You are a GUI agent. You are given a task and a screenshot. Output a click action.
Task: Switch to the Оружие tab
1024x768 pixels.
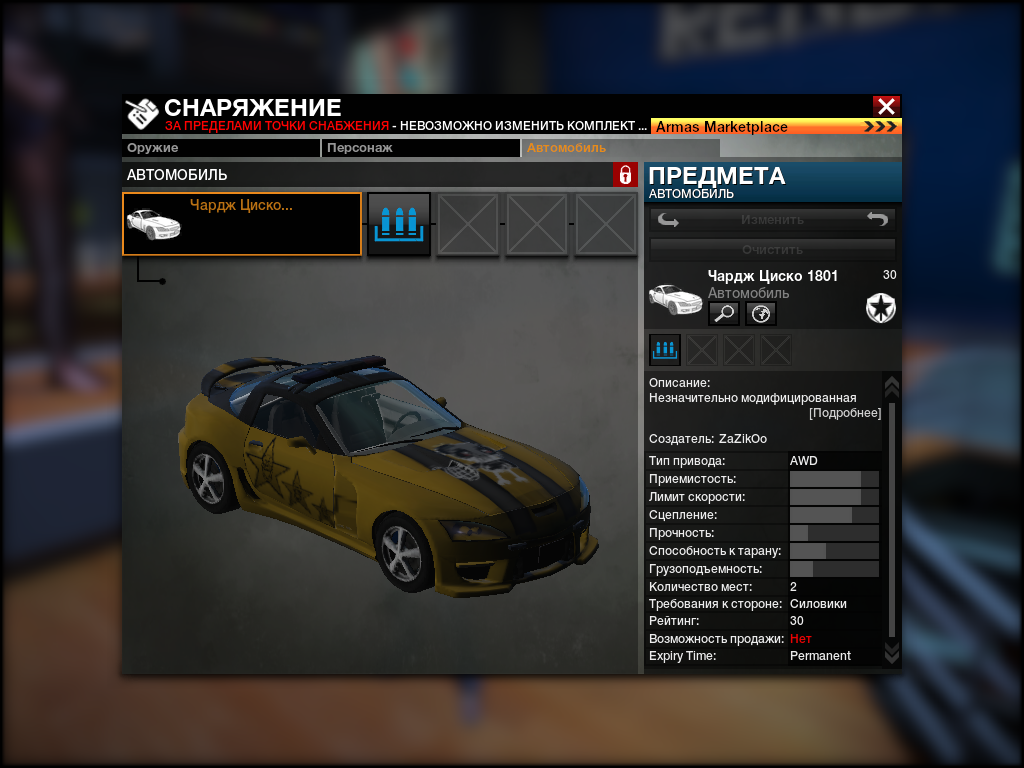221,148
